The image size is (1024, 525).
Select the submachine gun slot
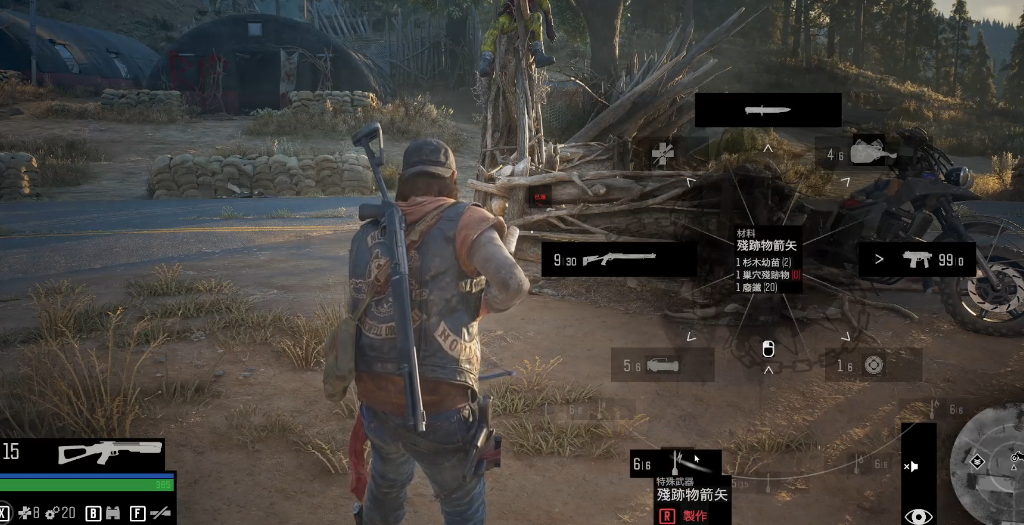coord(917,260)
